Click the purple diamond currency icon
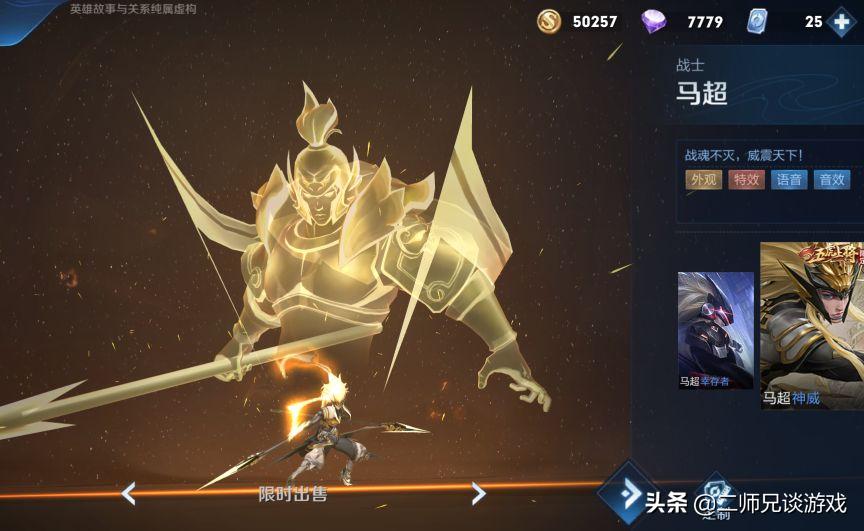Image resolution: width=864 pixels, height=531 pixels. click(654, 21)
